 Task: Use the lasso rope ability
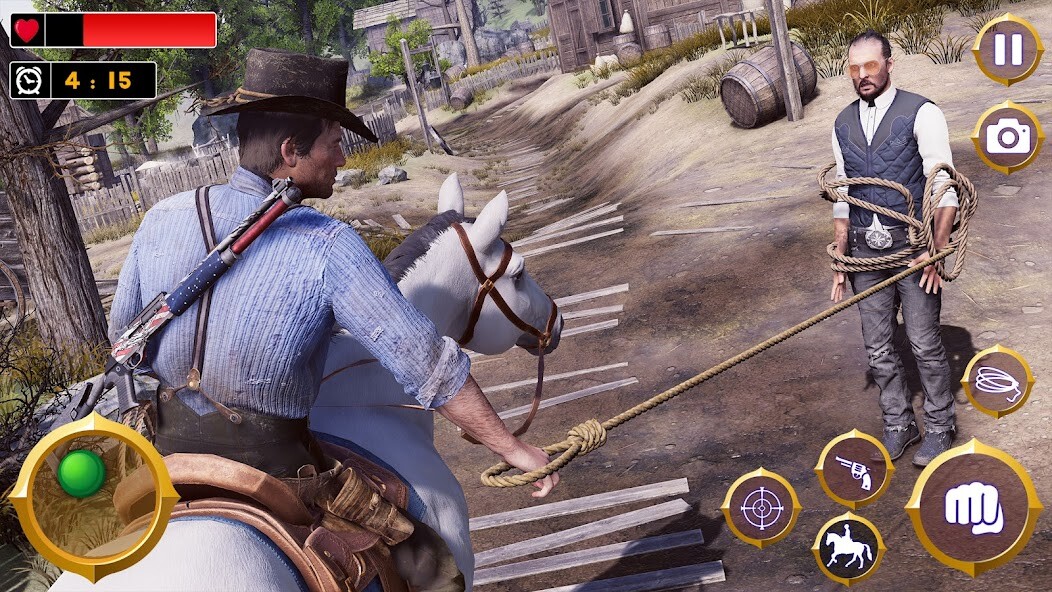(997, 381)
